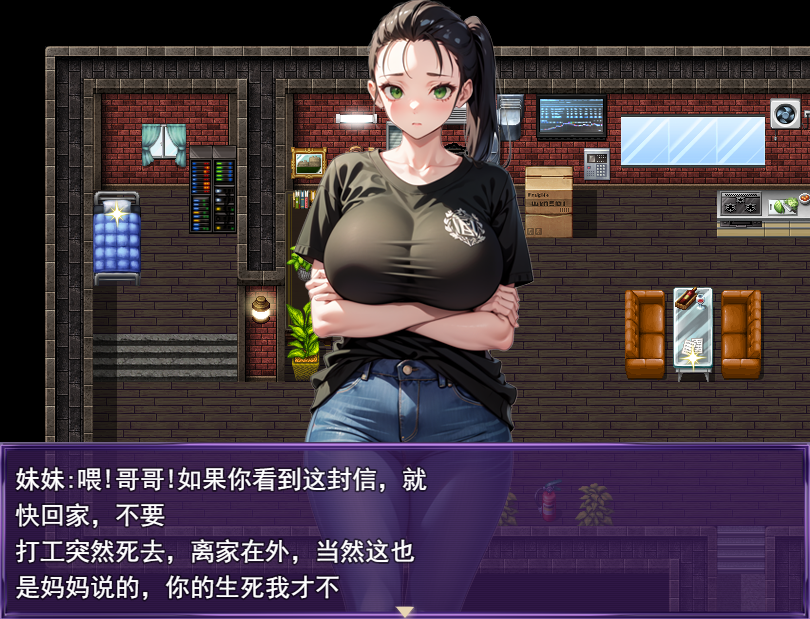Click the continue arrow below the dialogue
Image resolution: width=810 pixels, height=619 pixels.
[405, 610]
